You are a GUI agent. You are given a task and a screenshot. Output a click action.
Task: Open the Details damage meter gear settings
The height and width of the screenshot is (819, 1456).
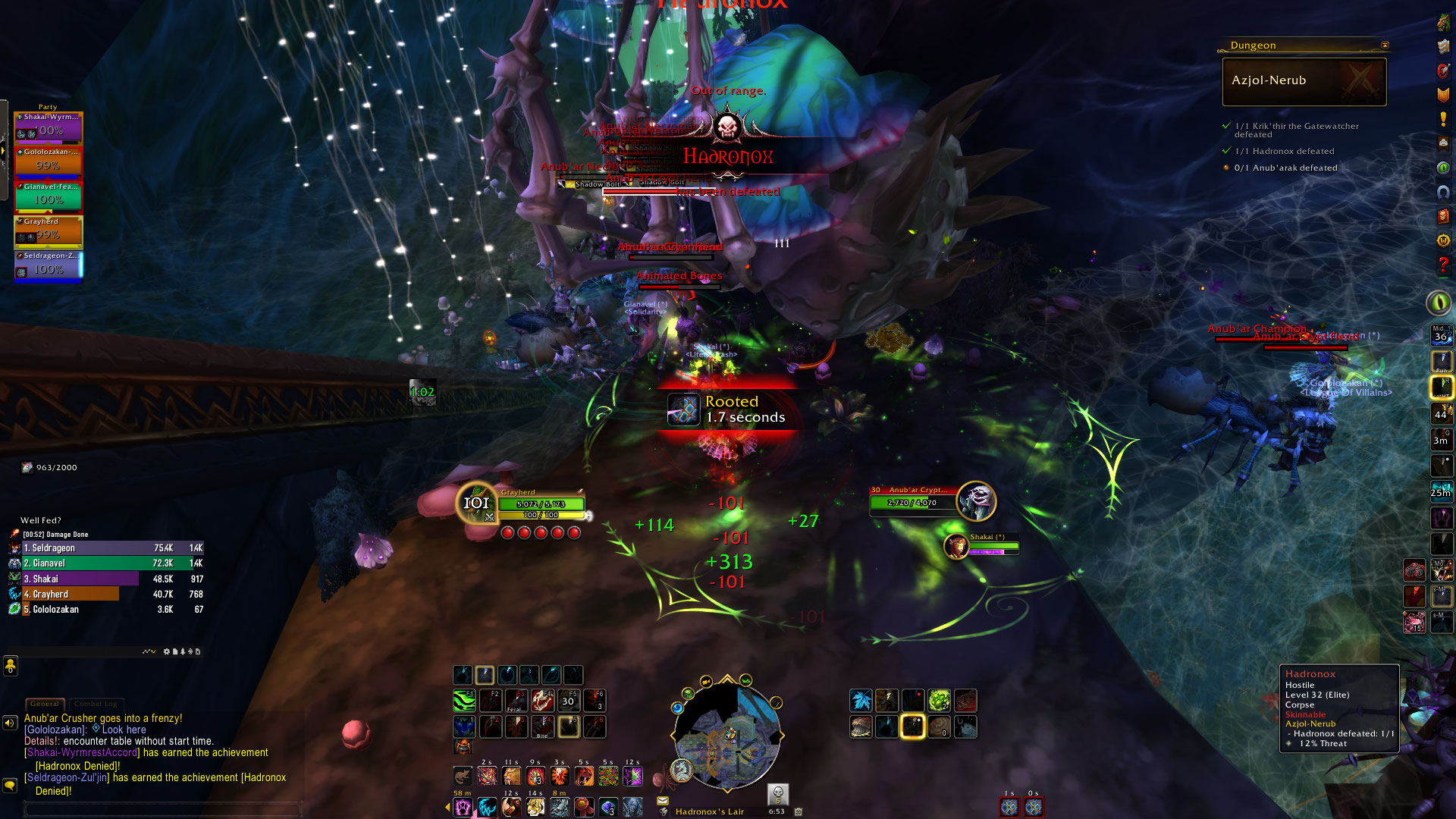[x=167, y=651]
